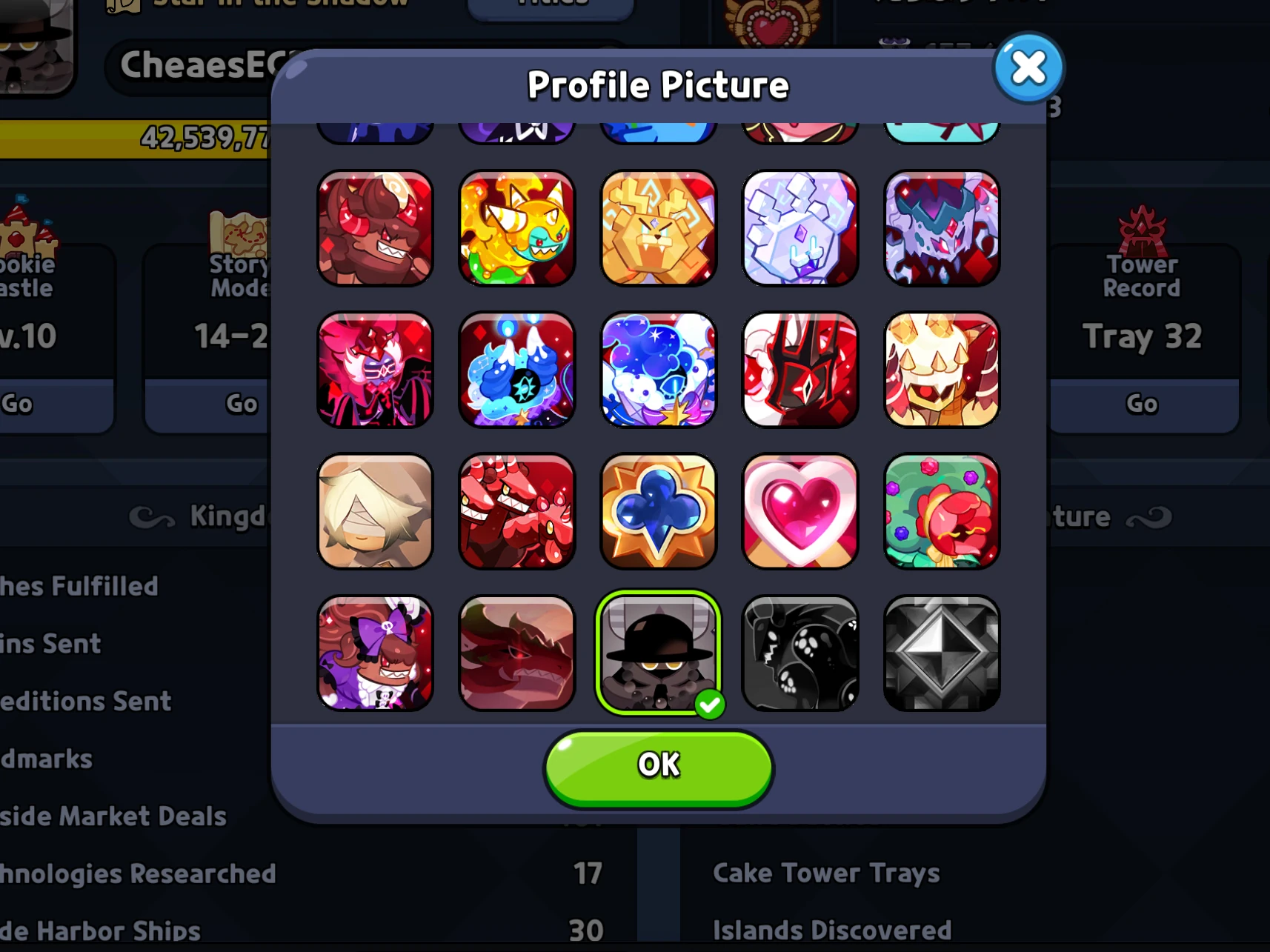Image resolution: width=1270 pixels, height=952 pixels.
Task: Select the red horned demon cookie avatar
Action: point(375,228)
